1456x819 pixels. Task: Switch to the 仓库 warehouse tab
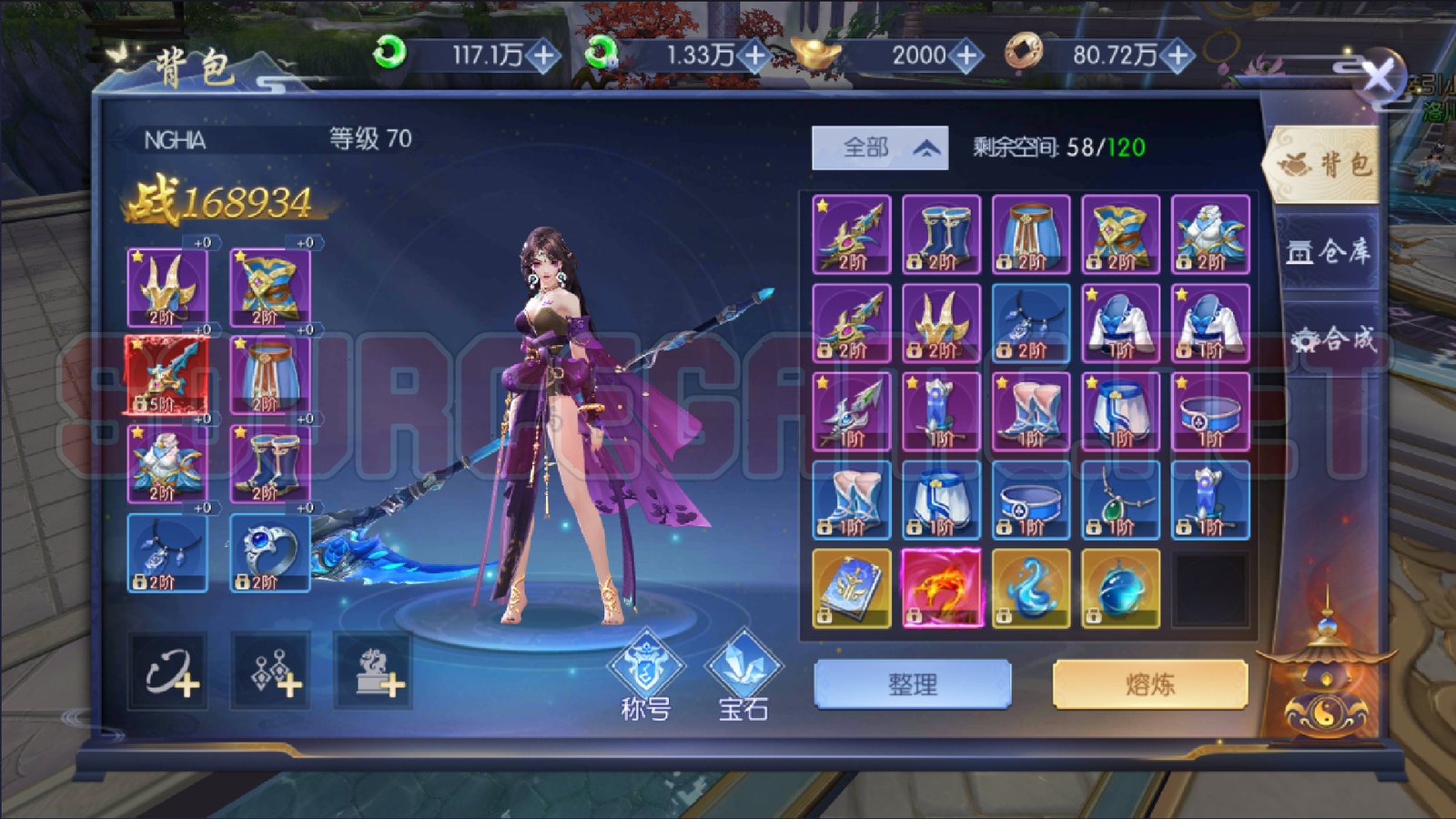coord(1328,251)
